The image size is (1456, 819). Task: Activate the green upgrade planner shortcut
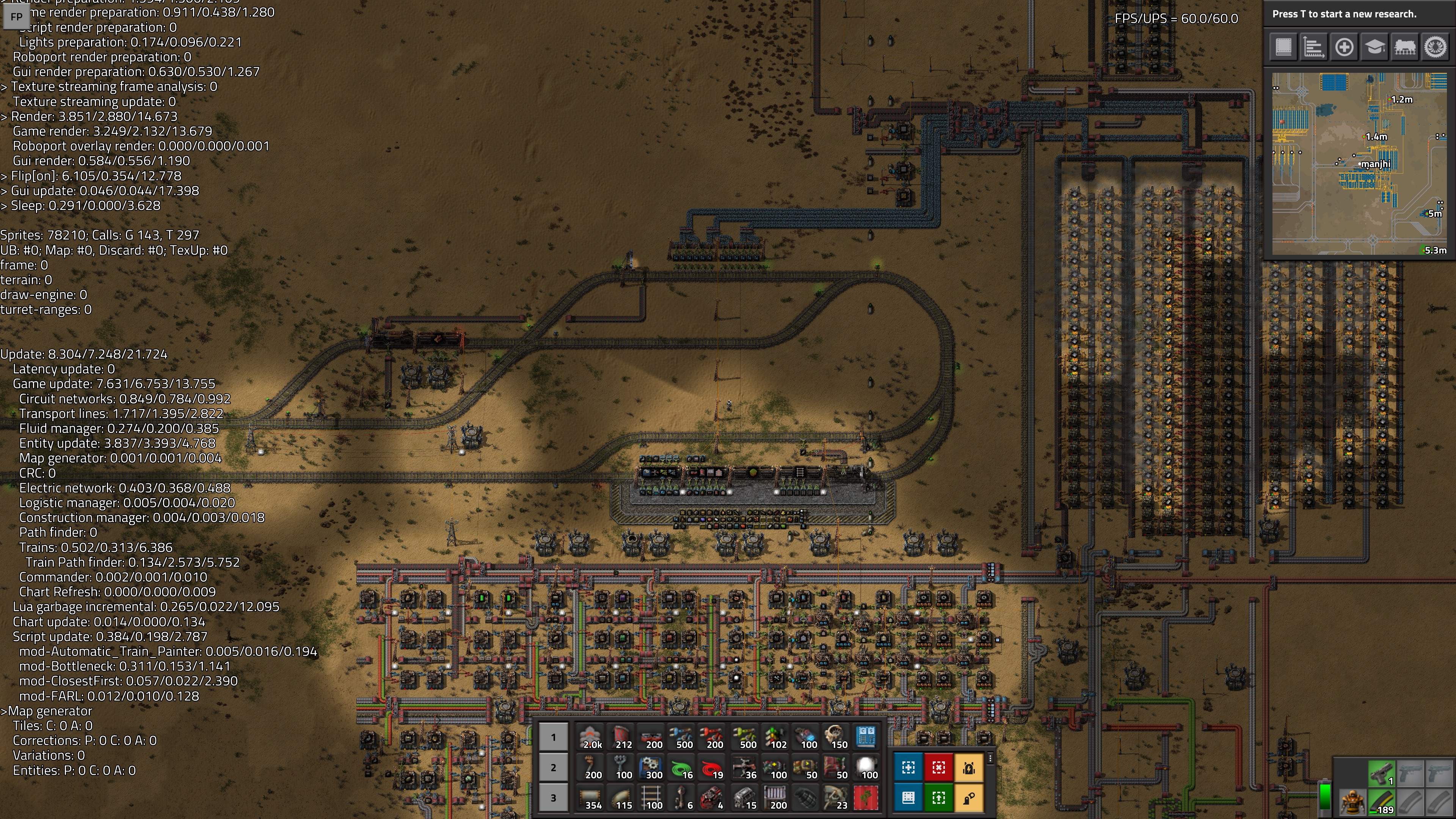click(x=939, y=798)
